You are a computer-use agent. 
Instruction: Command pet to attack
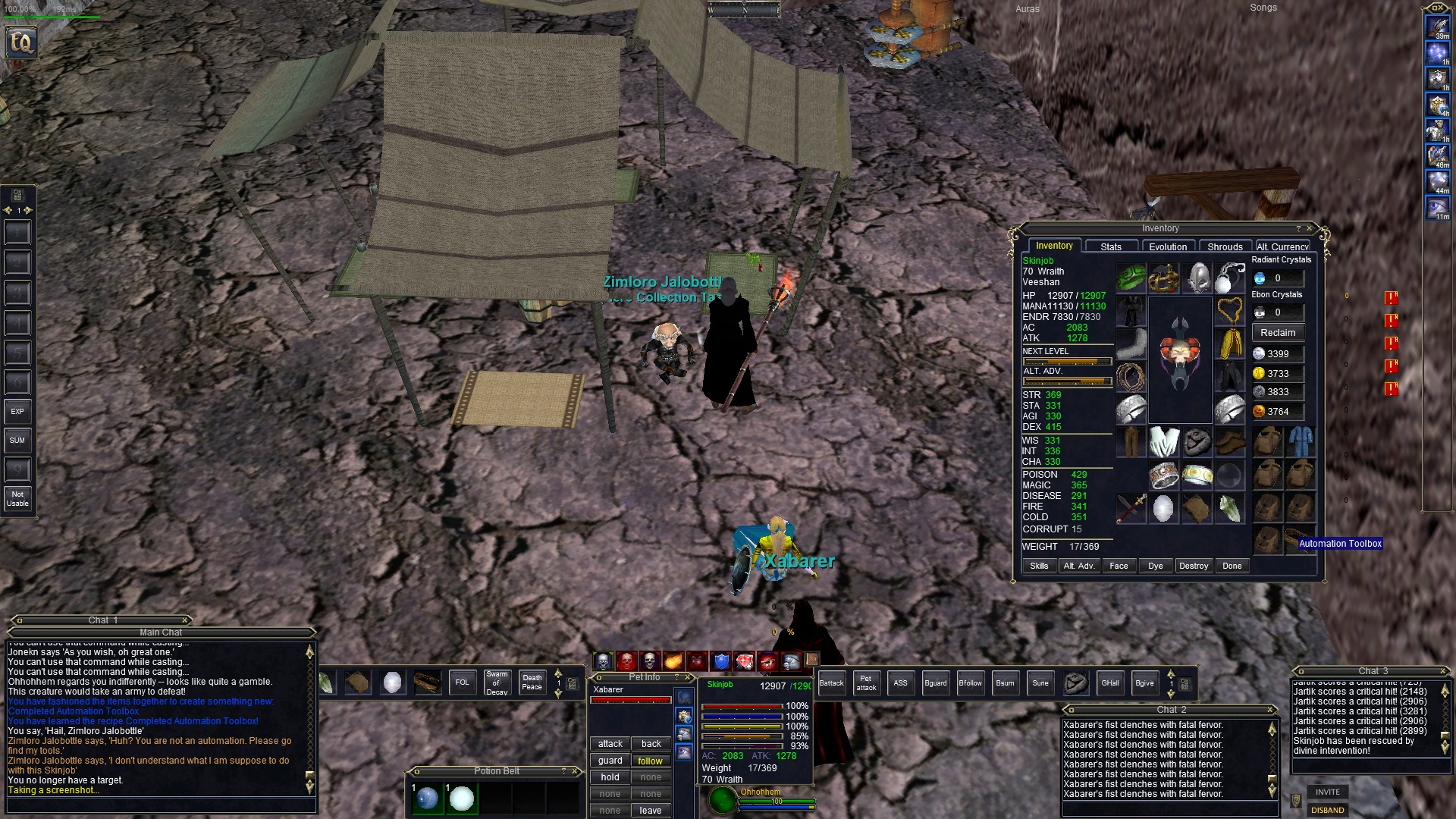[610, 744]
